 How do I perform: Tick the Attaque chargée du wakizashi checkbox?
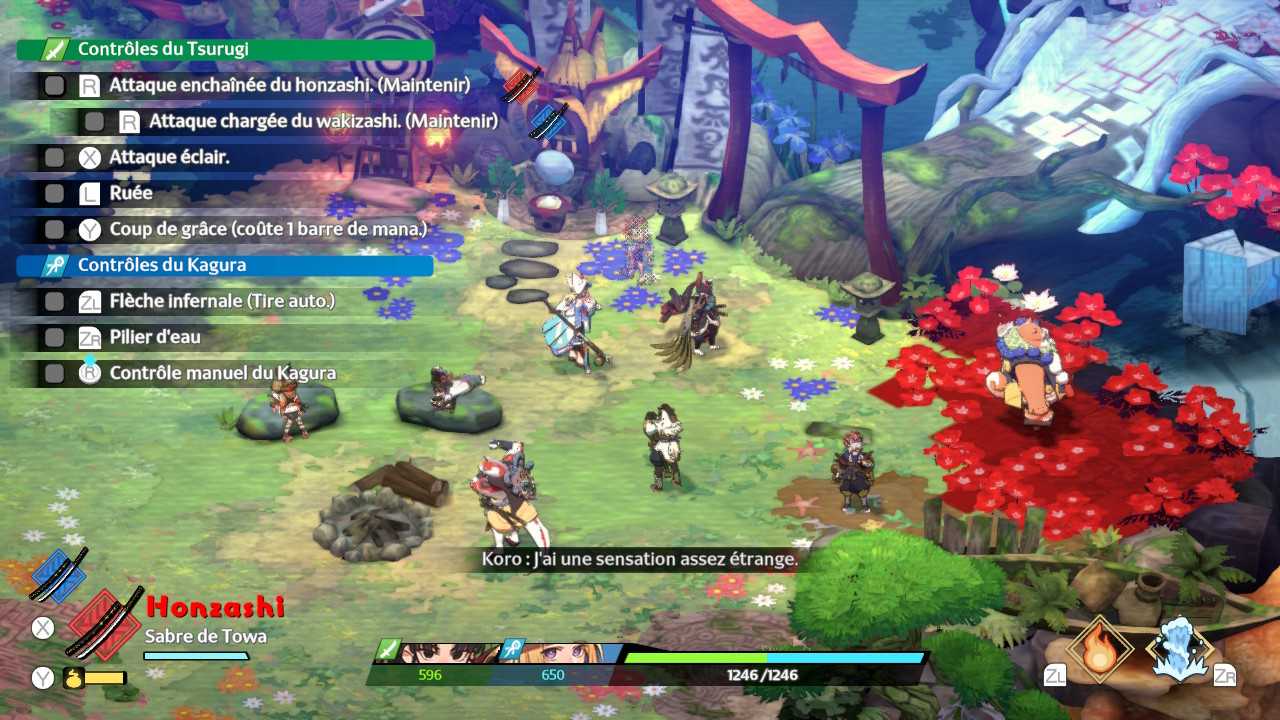[x=95, y=122]
